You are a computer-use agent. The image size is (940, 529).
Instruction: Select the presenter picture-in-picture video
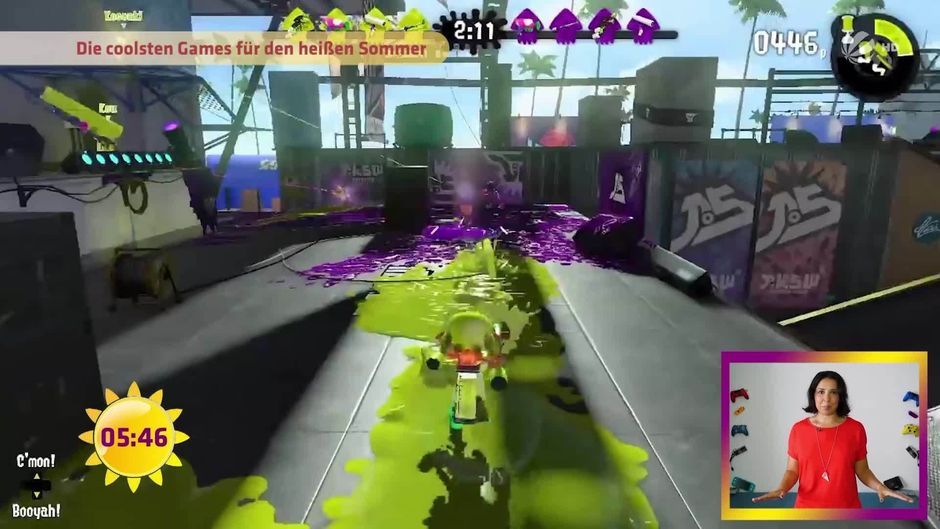point(828,437)
